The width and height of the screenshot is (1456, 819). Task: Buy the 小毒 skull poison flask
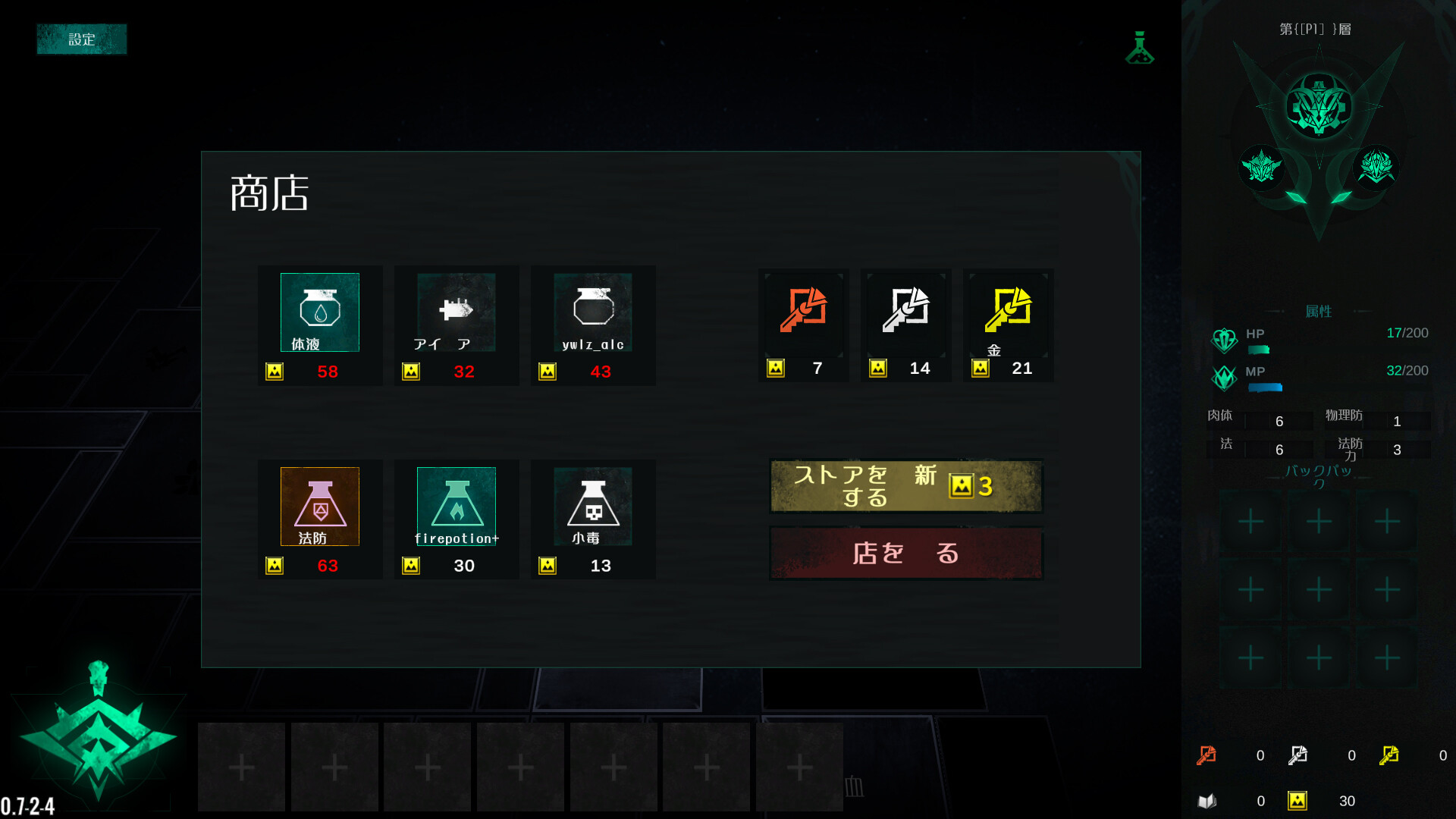coord(592,507)
